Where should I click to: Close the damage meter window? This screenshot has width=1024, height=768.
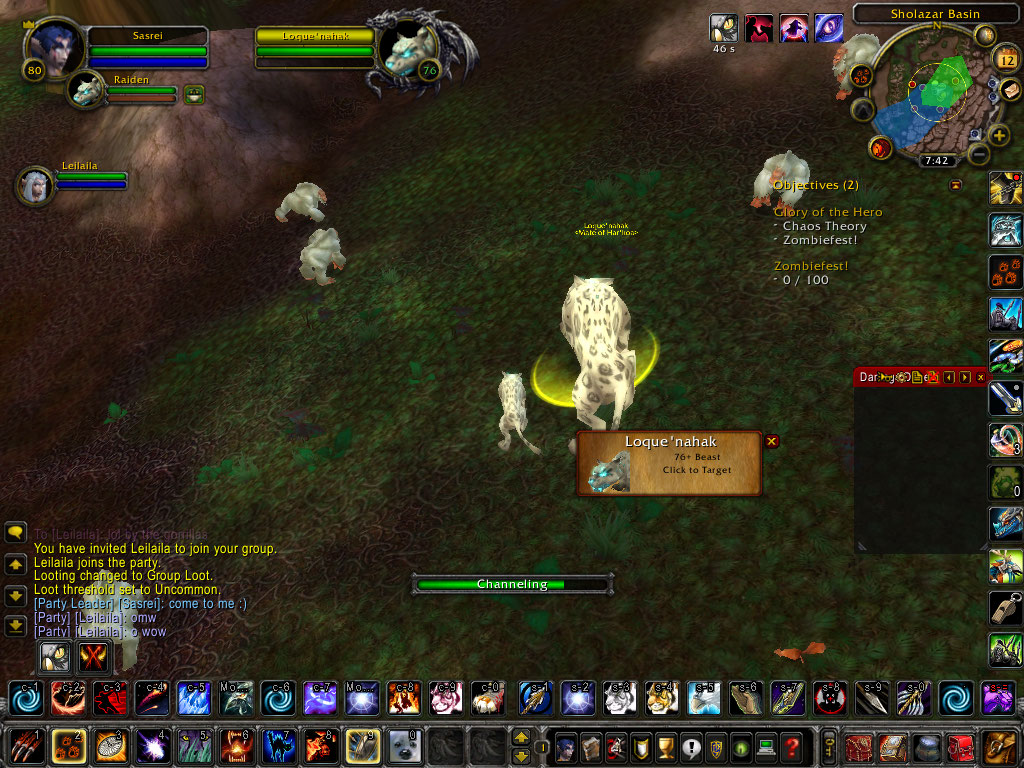click(x=981, y=377)
